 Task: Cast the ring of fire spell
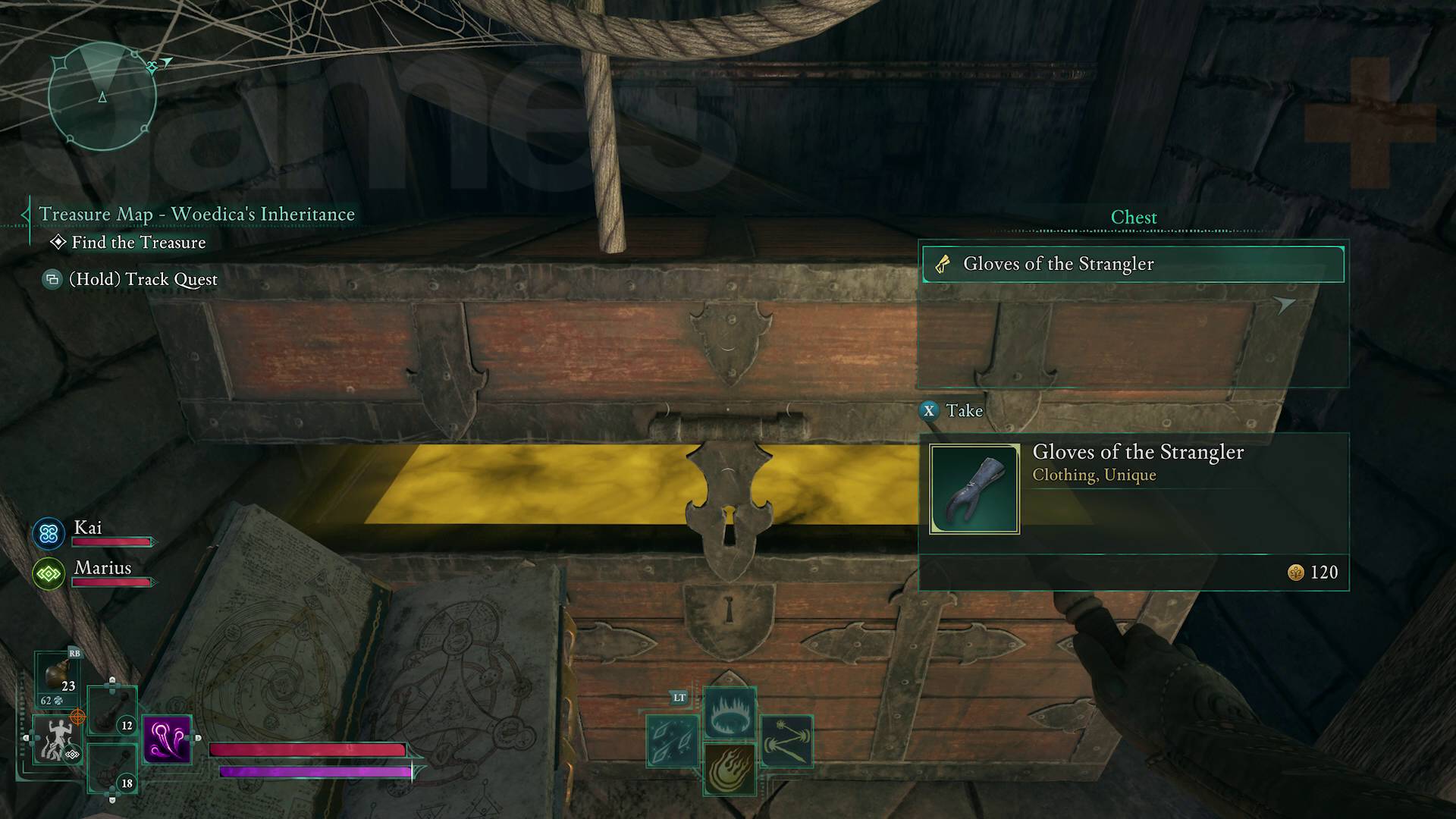tap(730, 713)
